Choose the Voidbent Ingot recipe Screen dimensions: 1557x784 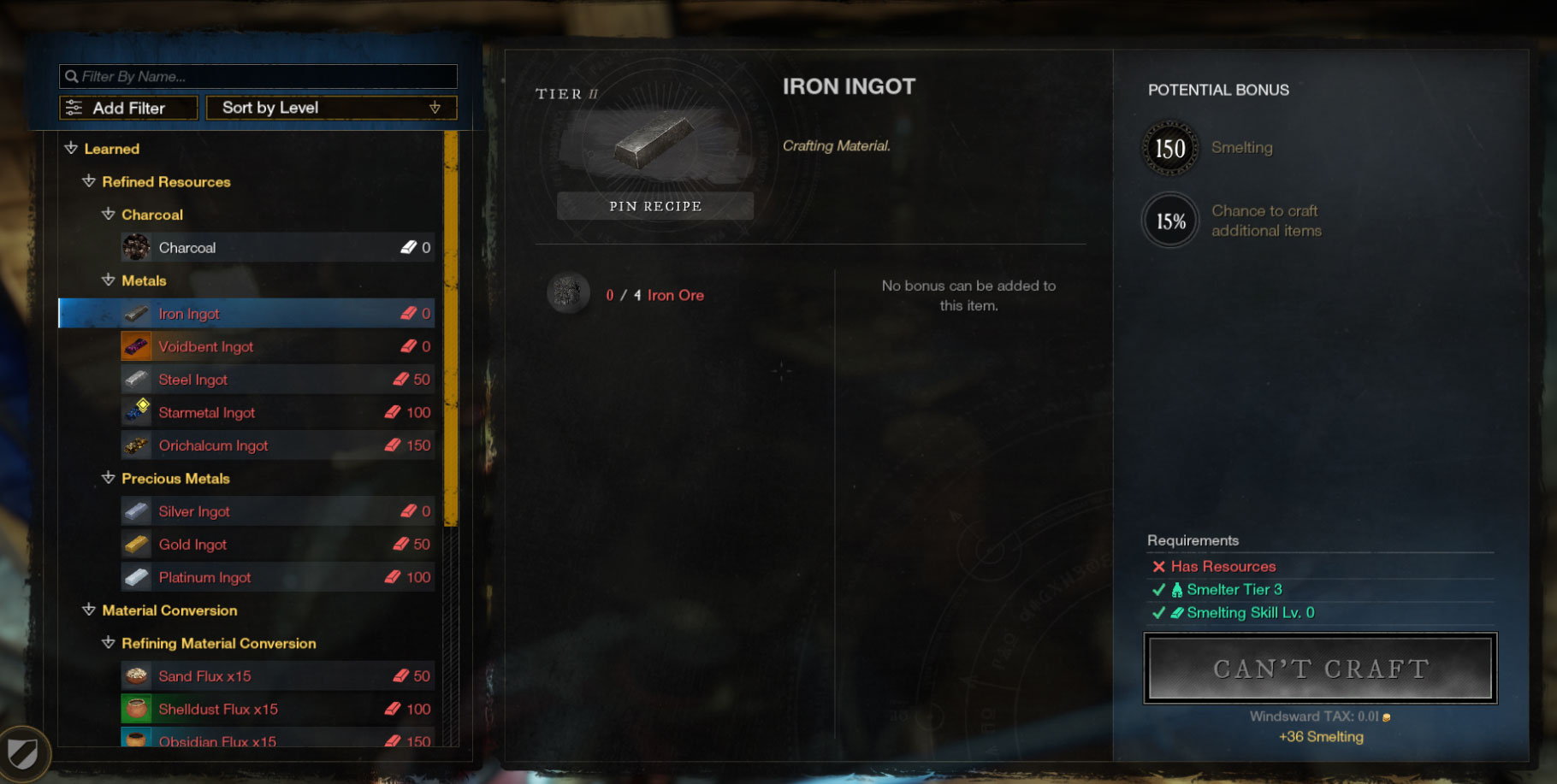point(277,347)
